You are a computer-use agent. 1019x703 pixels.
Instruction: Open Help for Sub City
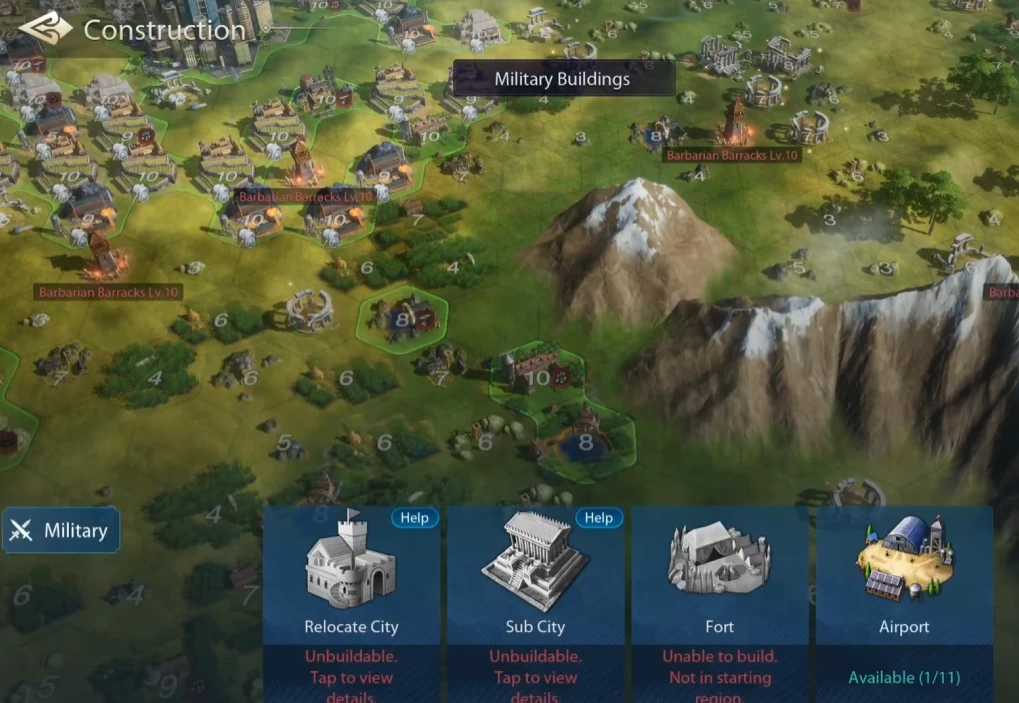[x=598, y=518]
